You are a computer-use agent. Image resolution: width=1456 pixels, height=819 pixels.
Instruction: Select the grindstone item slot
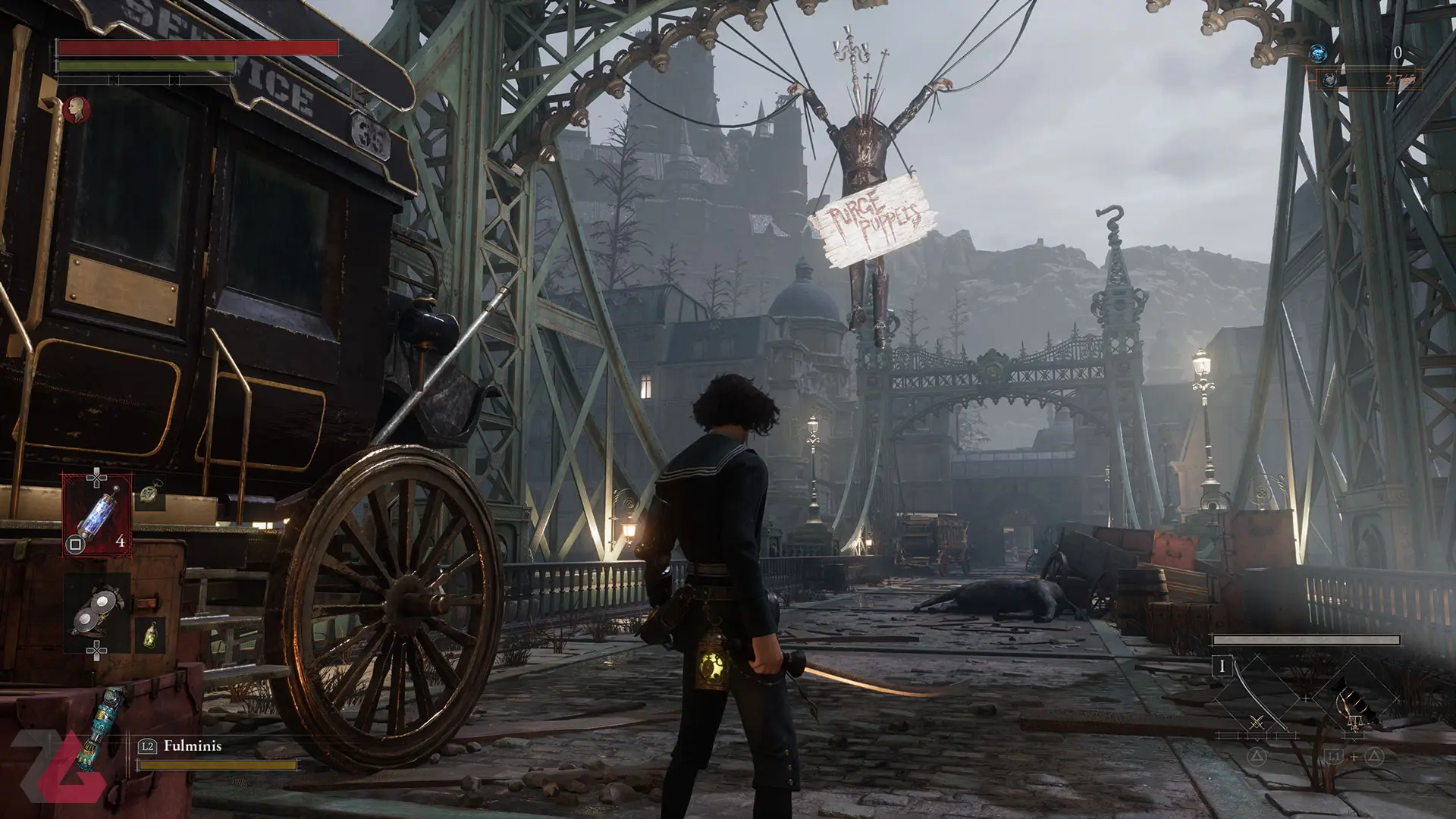pyautogui.click(x=97, y=612)
